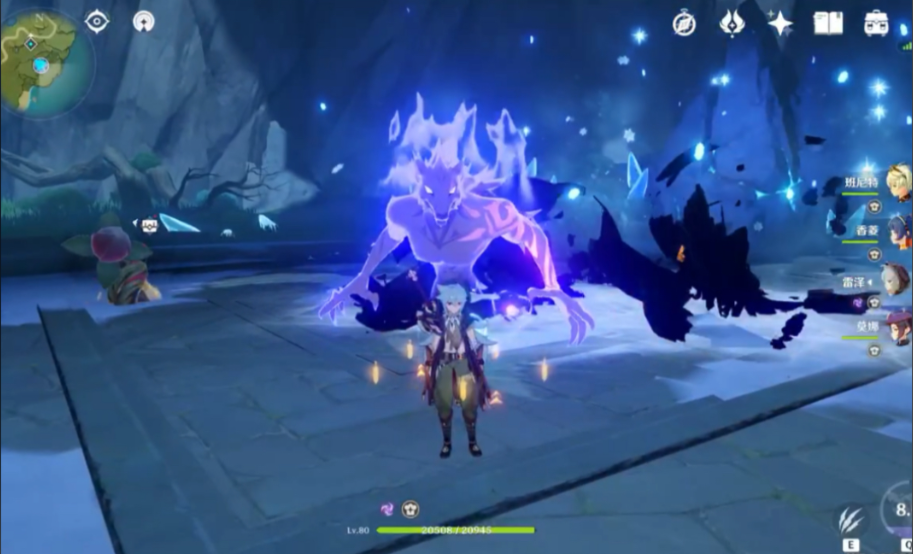Open the winged Battle Pass icon
This screenshot has width=913, height=554.
pyautogui.click(x=732, y=23)
